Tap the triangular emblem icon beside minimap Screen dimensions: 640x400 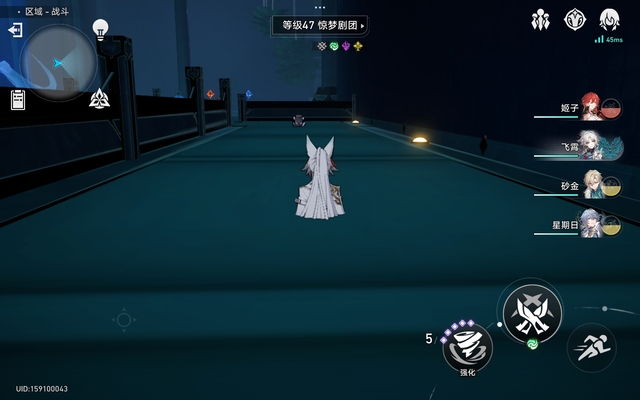click(99, 98)
